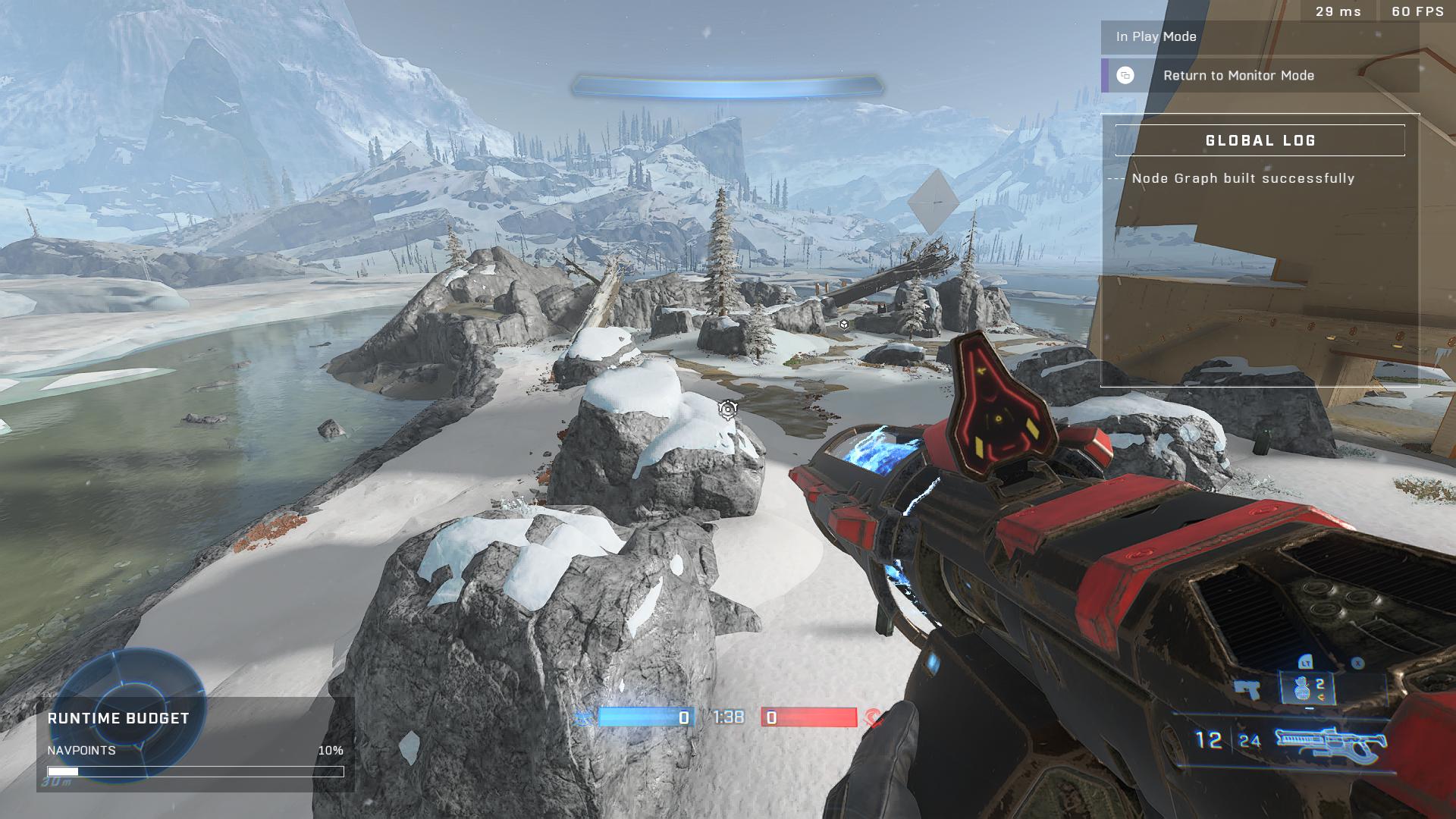This screenshot has width=1456, height=819.
Task: Switch to the sidearm pistol icon
Action: click(x=1246, y=689)
